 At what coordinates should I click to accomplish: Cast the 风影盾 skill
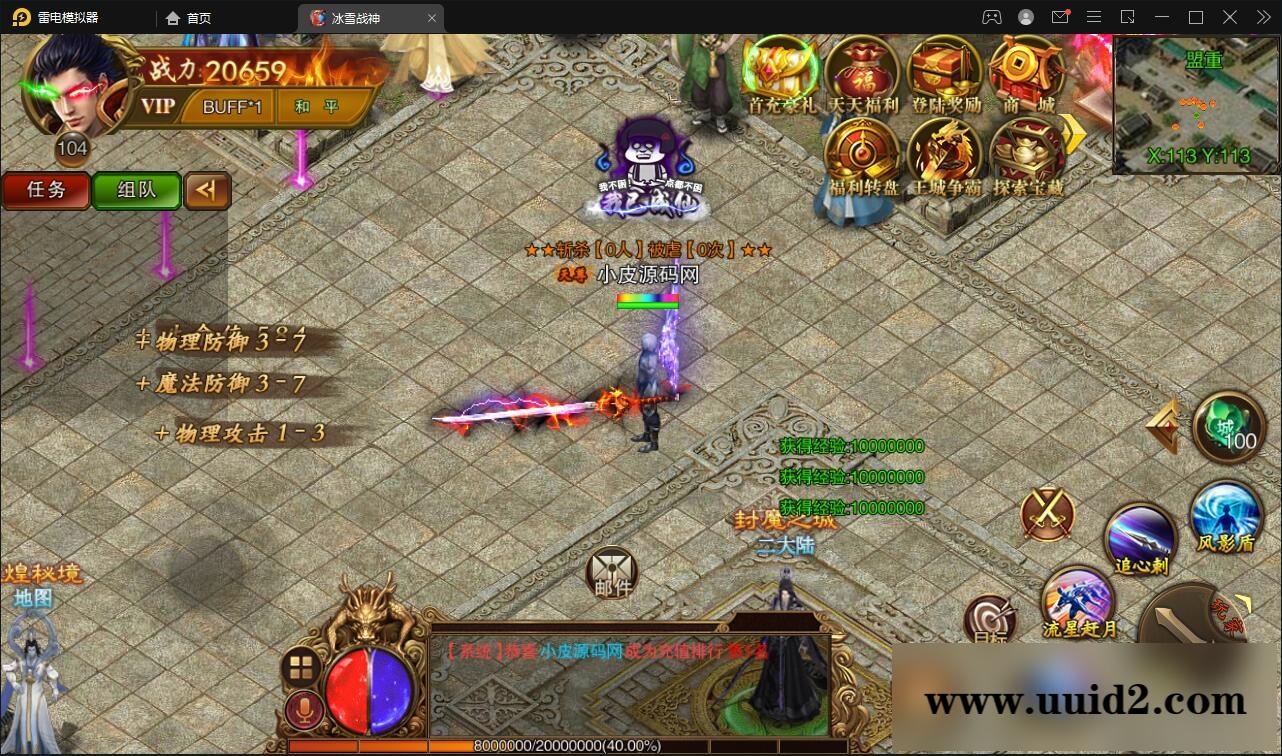coord(1225,520)
